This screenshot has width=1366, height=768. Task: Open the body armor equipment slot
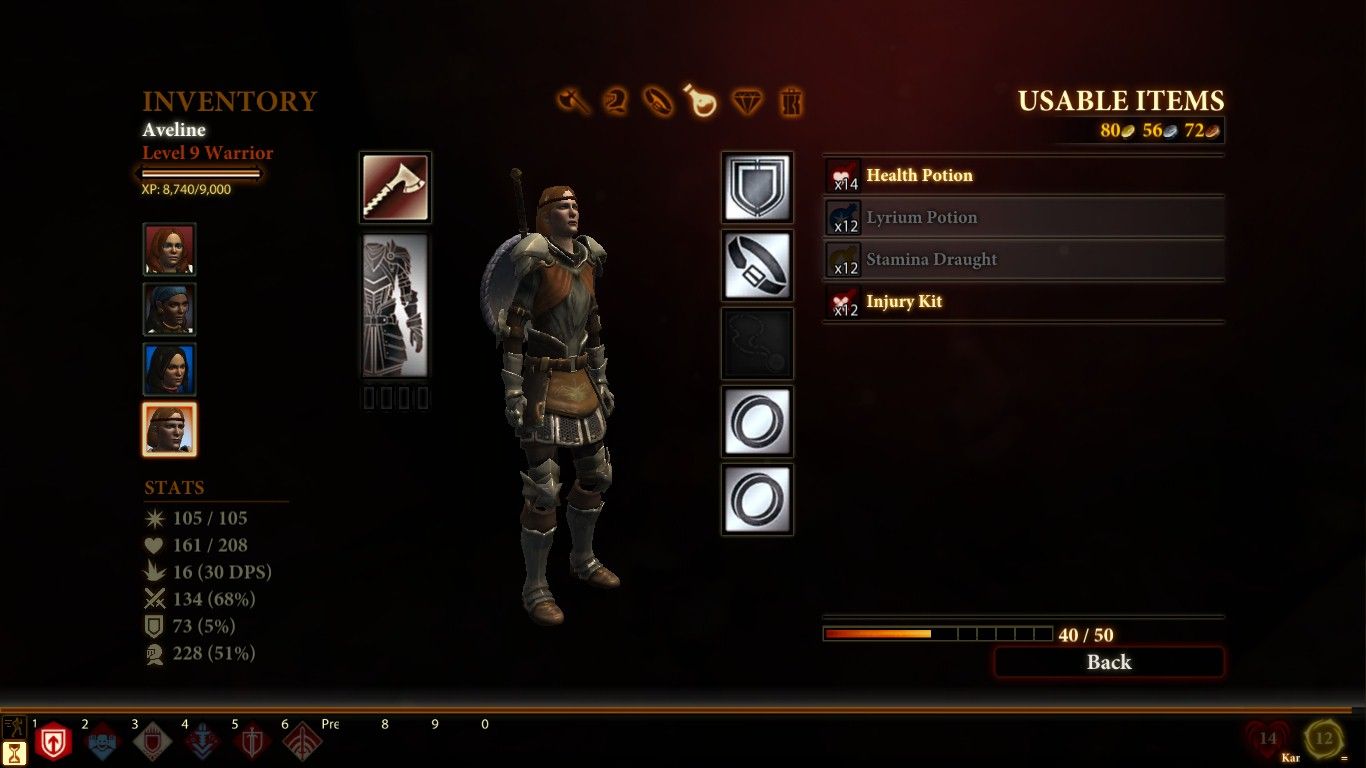click(395, 306)
